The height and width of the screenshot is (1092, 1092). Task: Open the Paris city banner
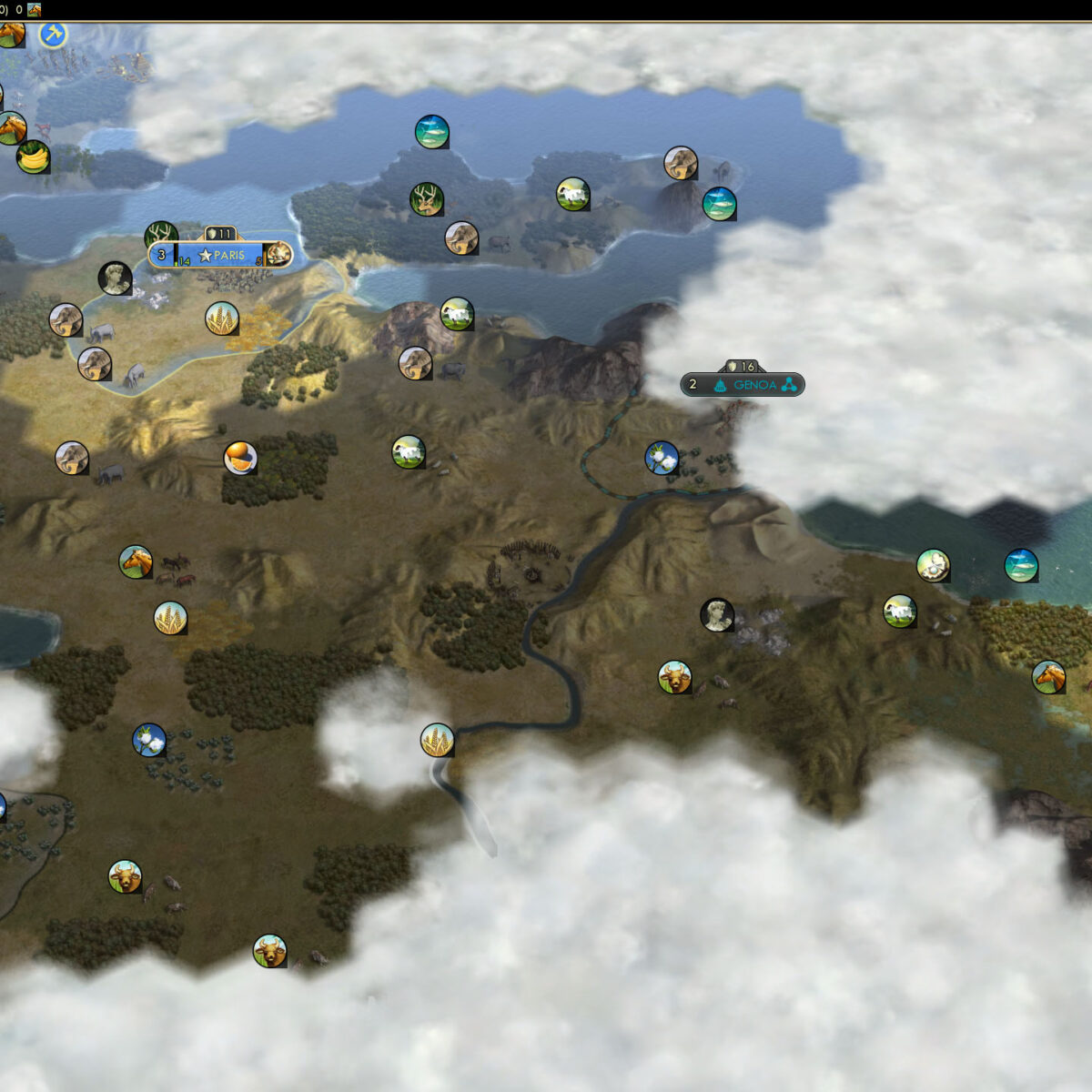click(x=221, y=256)
